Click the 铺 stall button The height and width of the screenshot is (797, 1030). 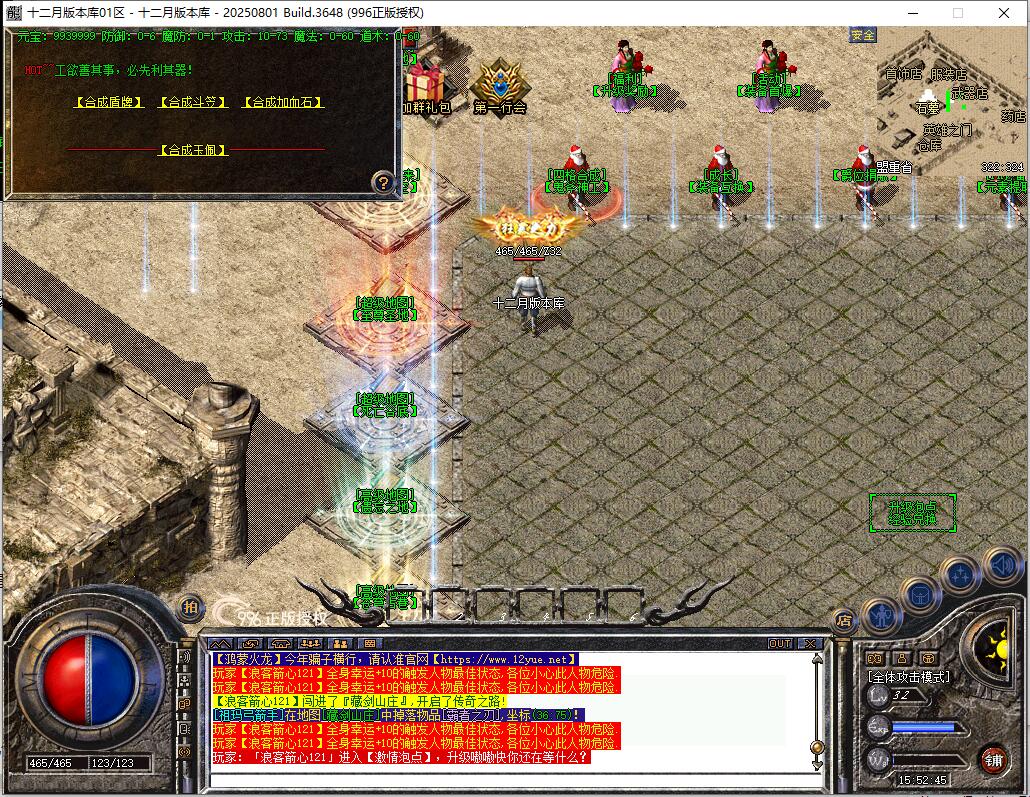coord(993,759)
